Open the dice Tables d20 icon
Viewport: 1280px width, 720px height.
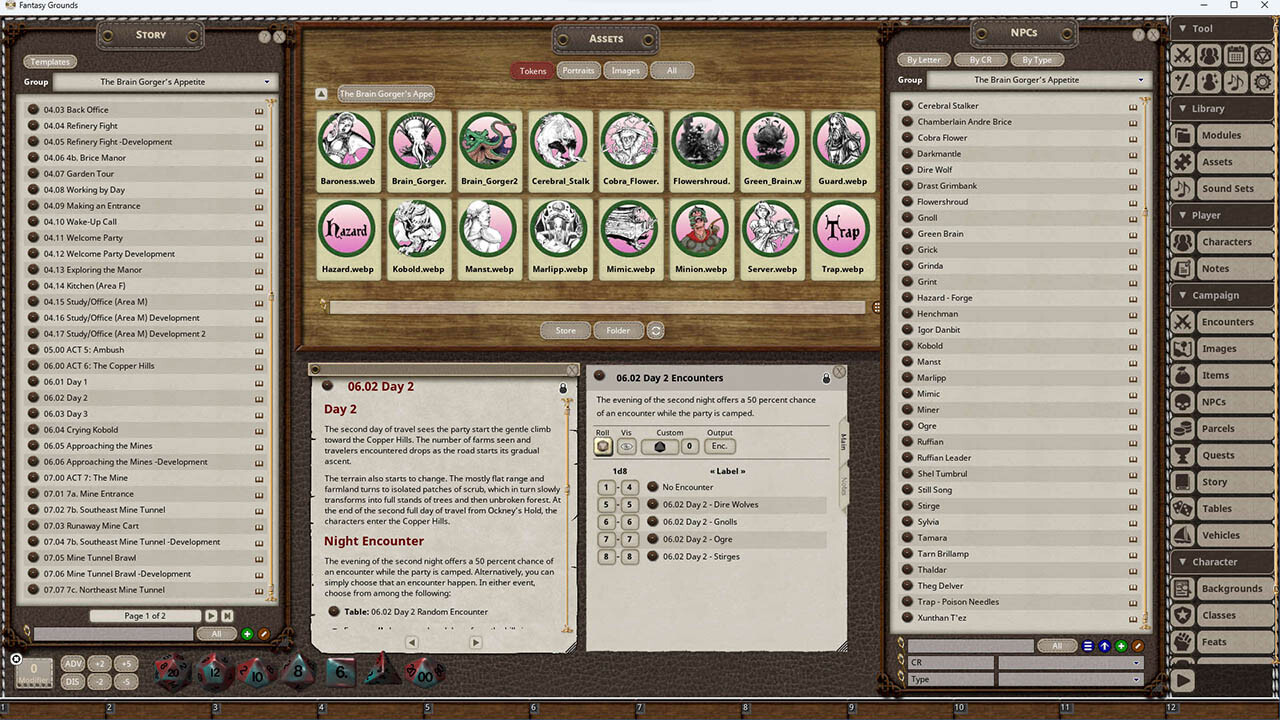pyautogui.click(x=1260, y=55)
